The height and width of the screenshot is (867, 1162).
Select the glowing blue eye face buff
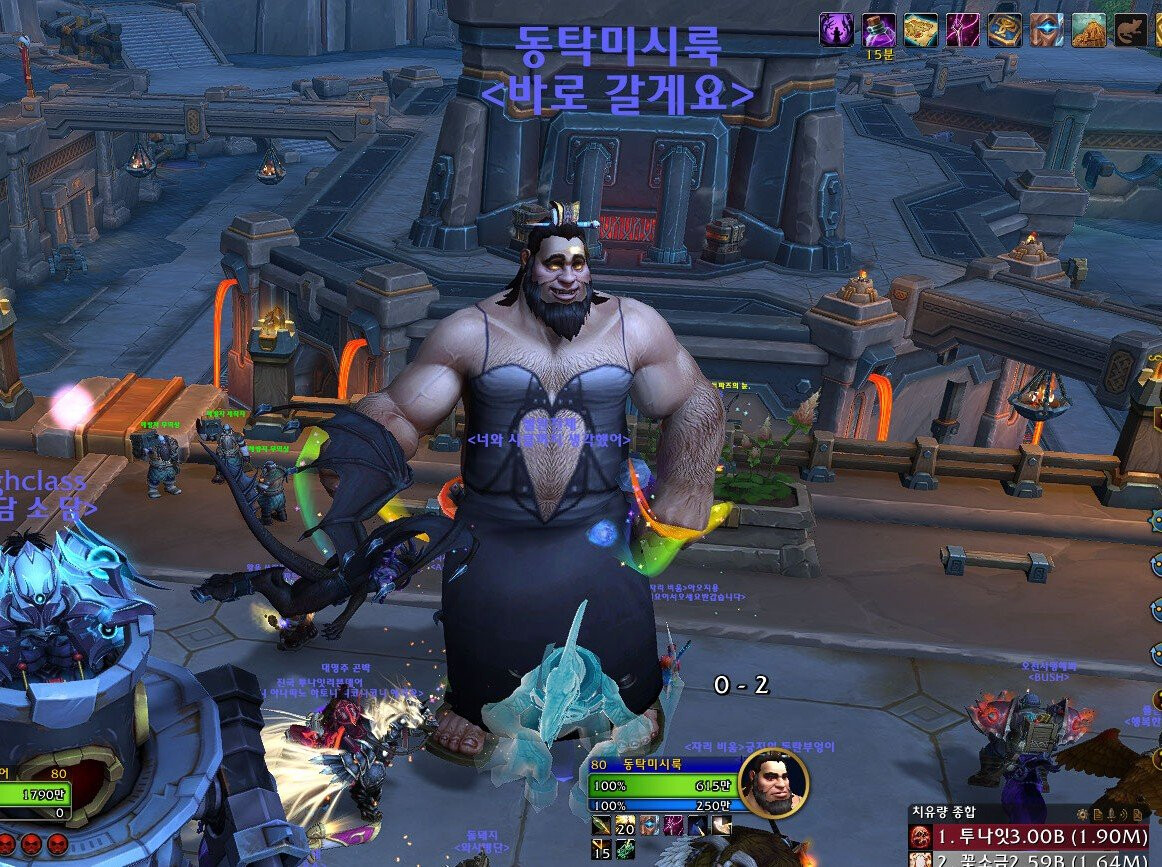pos(1047,30)
